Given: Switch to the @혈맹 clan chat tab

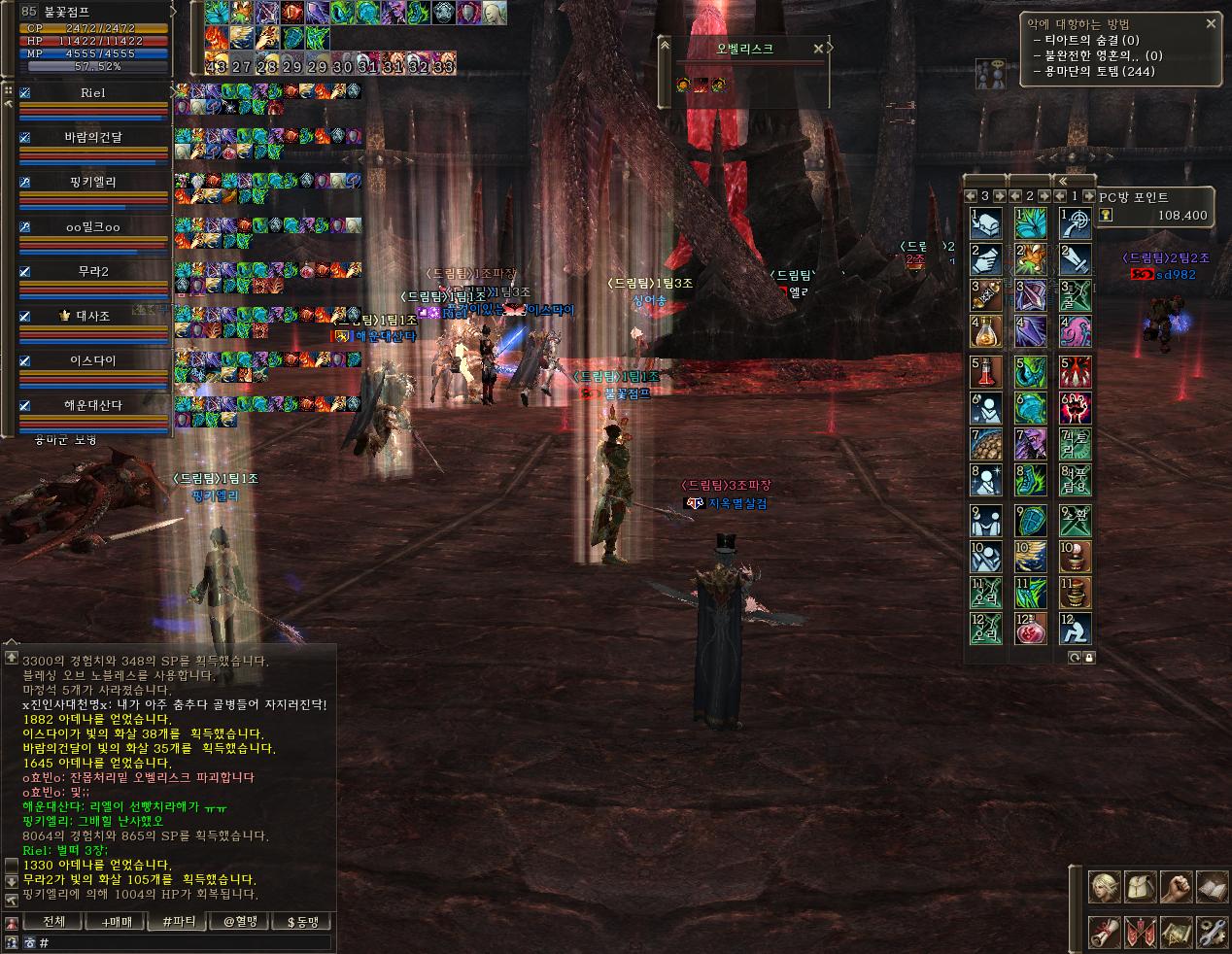Looking at the screenshot, I should tap(239, 922).
